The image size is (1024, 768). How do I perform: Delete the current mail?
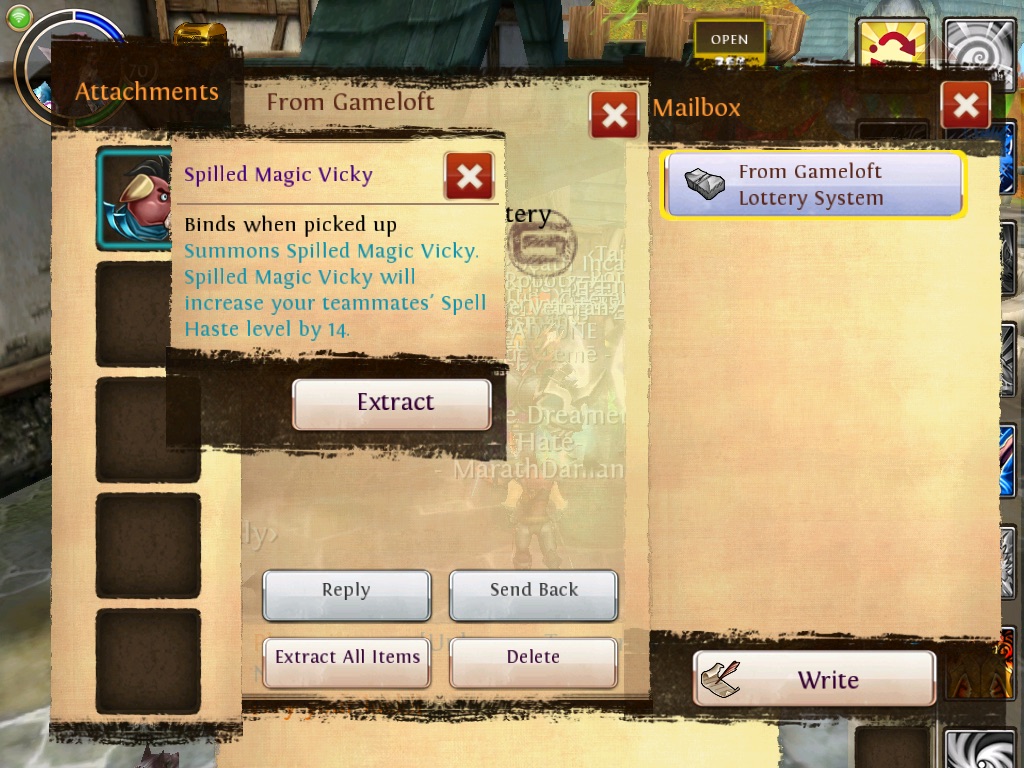pyautogui.click(x=533, y=658)
